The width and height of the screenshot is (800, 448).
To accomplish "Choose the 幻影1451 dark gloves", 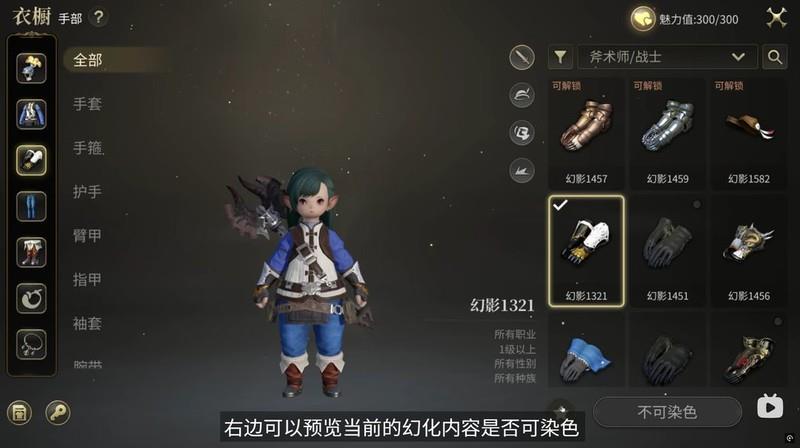I will [667, 250].
